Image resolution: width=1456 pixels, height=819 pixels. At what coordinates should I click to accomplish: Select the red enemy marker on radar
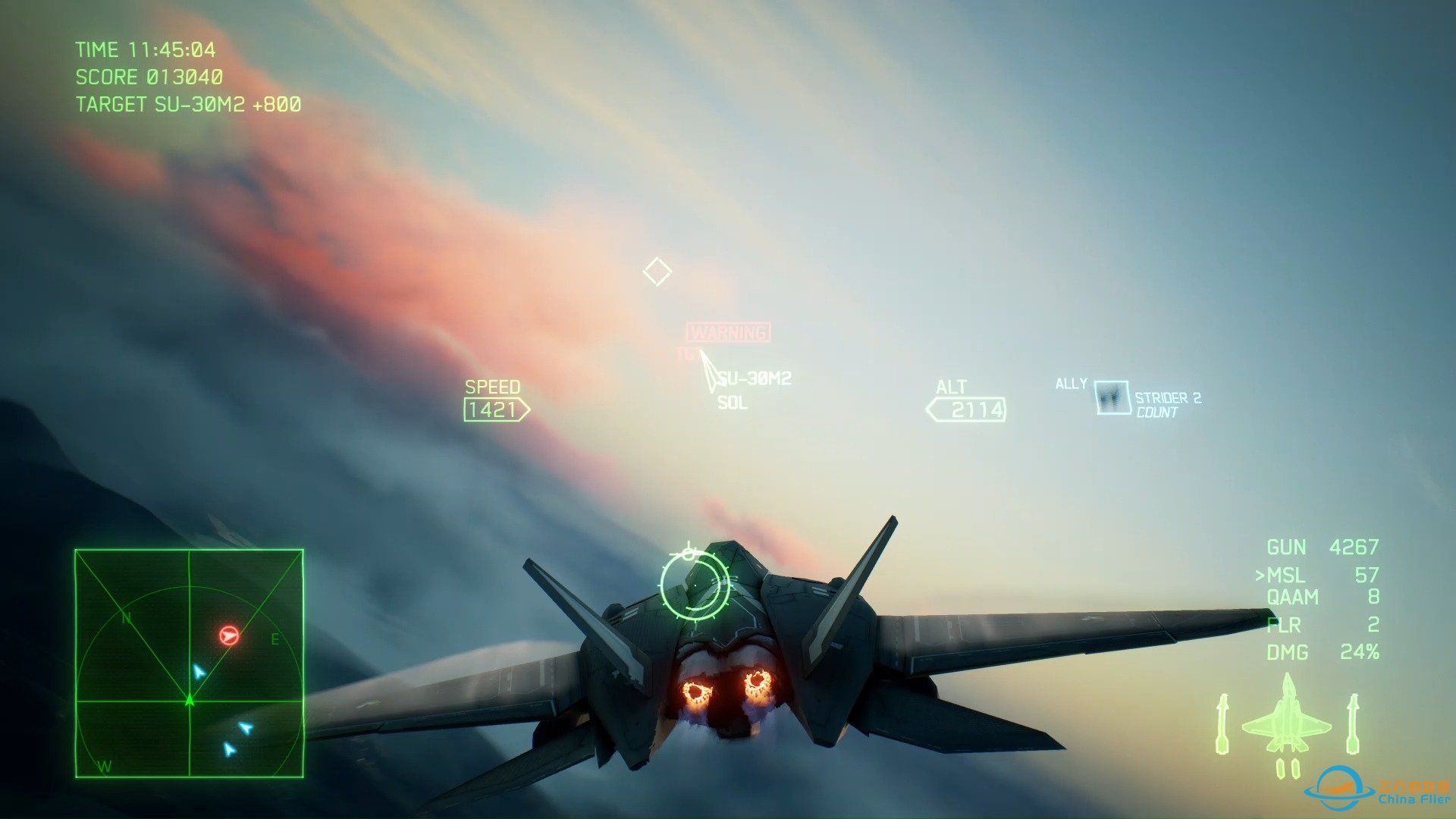tap(229, 635)
